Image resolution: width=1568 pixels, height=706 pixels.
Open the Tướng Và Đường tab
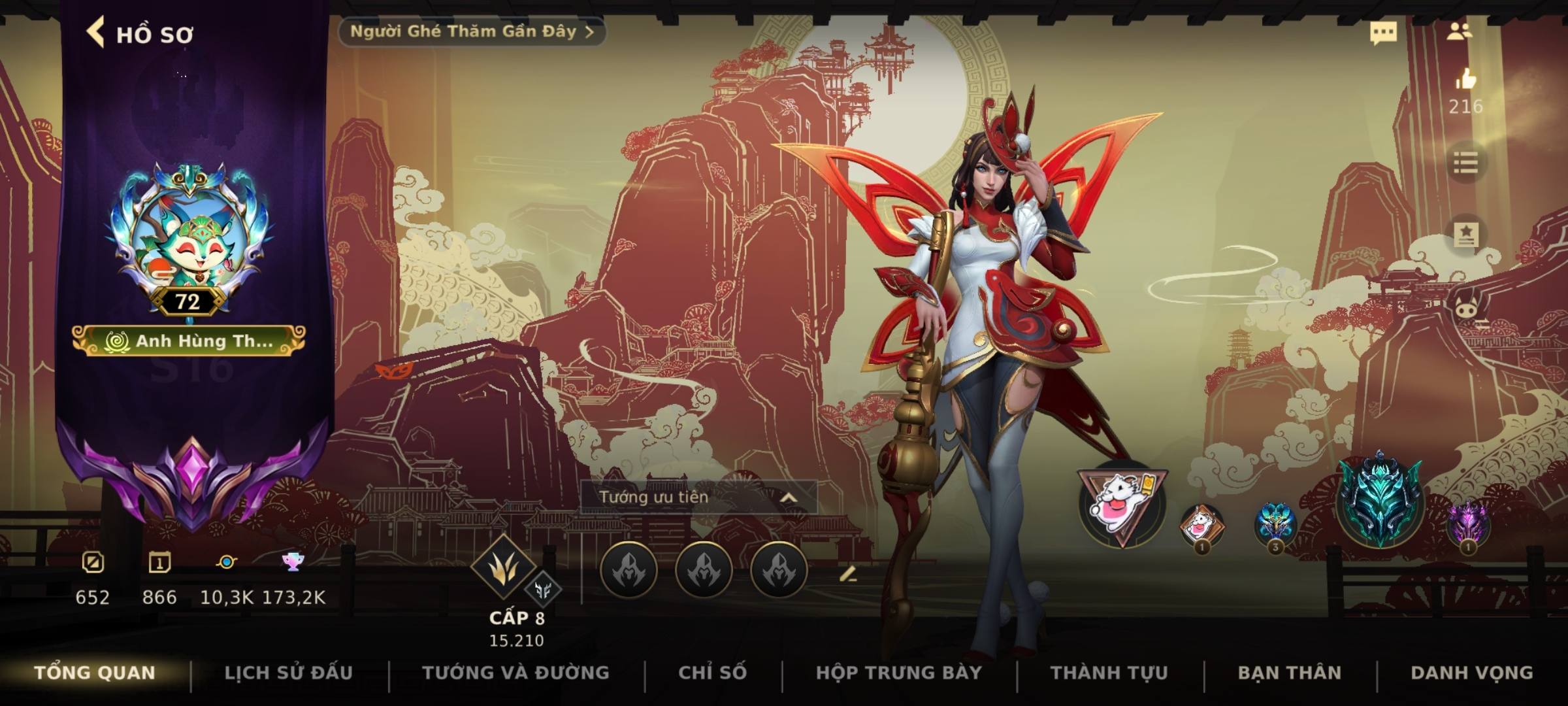tap(515, 673)
